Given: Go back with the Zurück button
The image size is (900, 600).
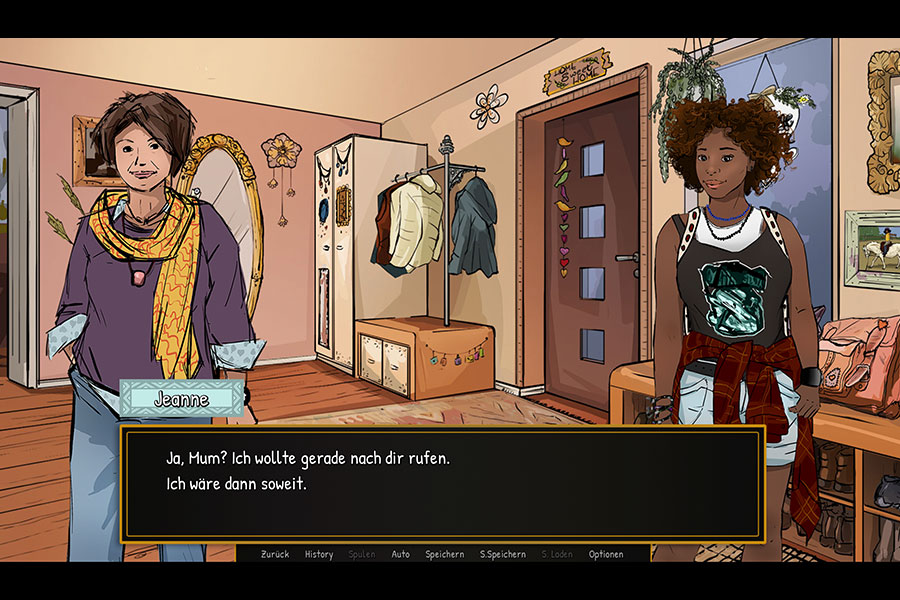Looking at the screenshot, I should (275, 554).
